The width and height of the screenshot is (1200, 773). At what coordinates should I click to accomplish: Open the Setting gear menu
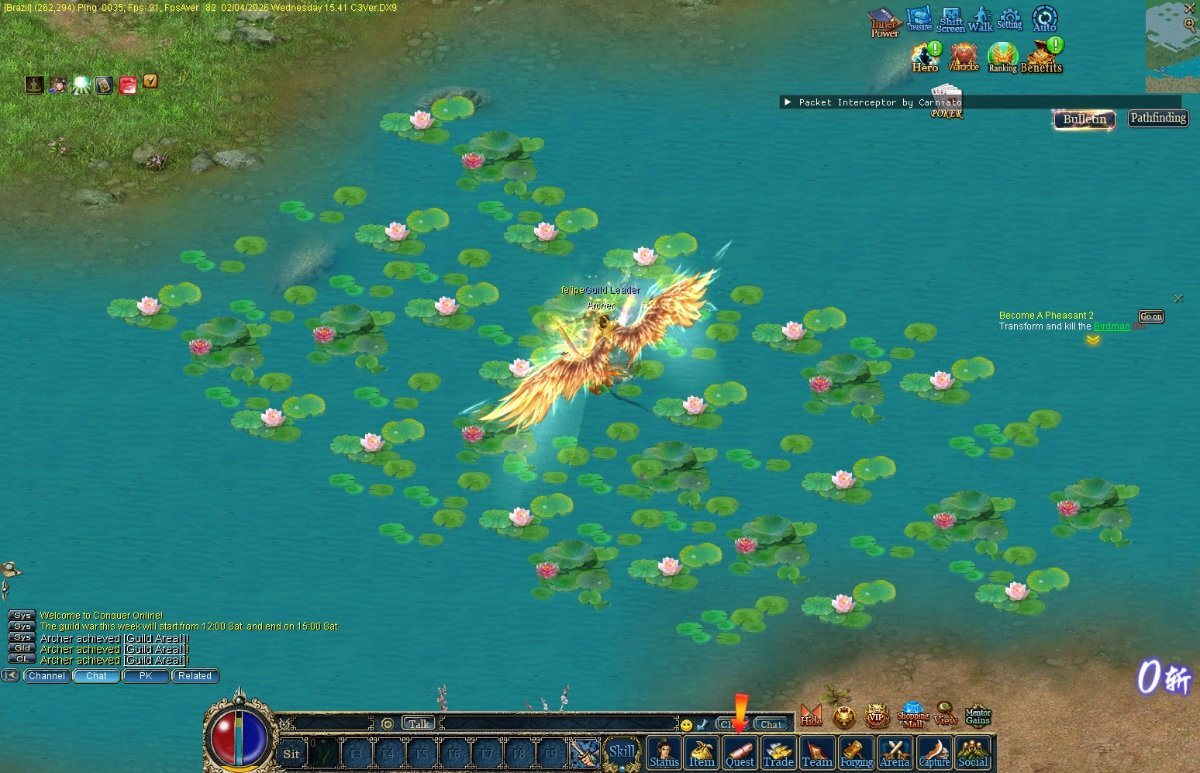(x=1010, y=19)
